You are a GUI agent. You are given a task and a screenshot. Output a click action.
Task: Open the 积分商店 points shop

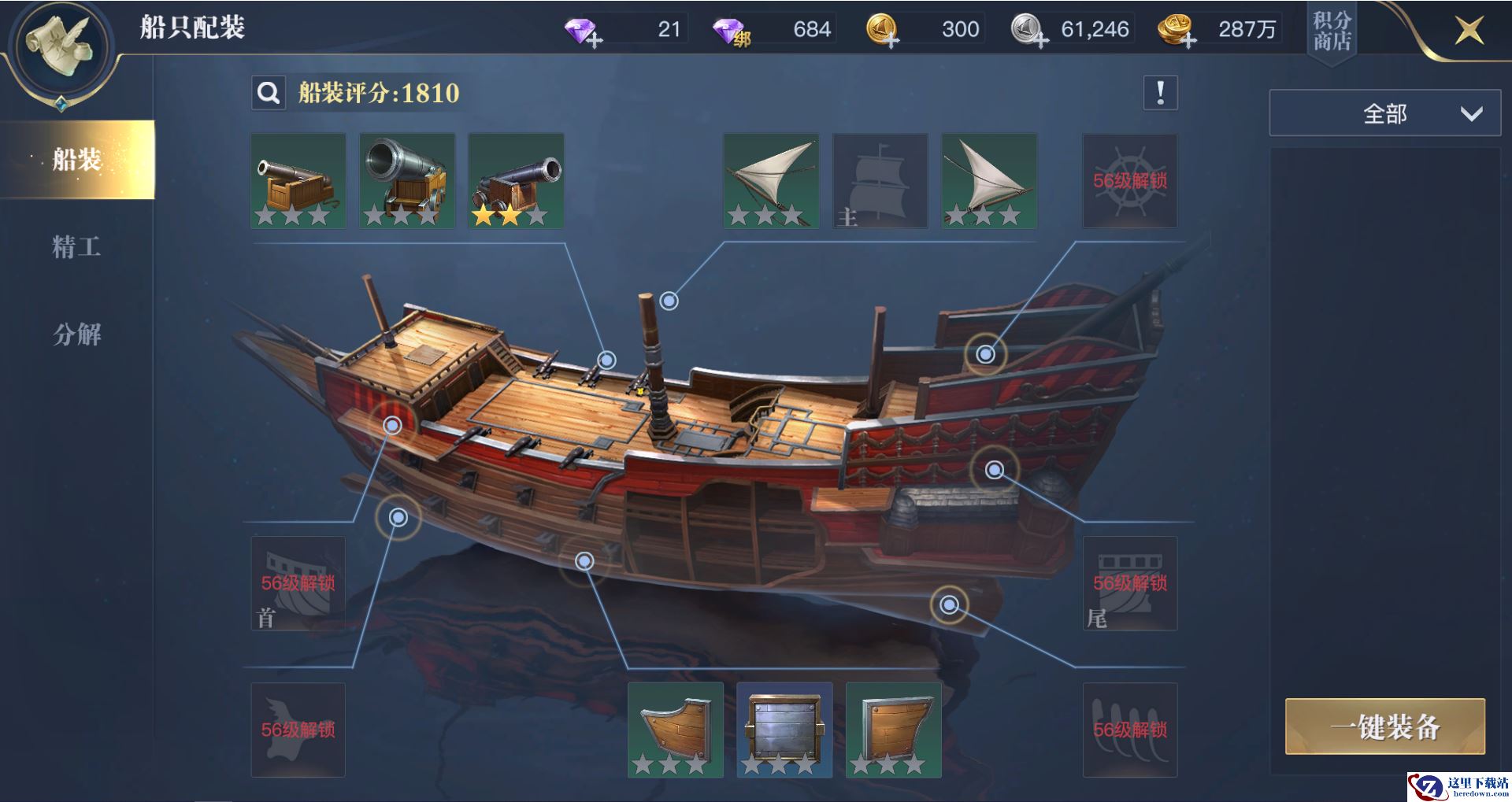pos(1332,31)
